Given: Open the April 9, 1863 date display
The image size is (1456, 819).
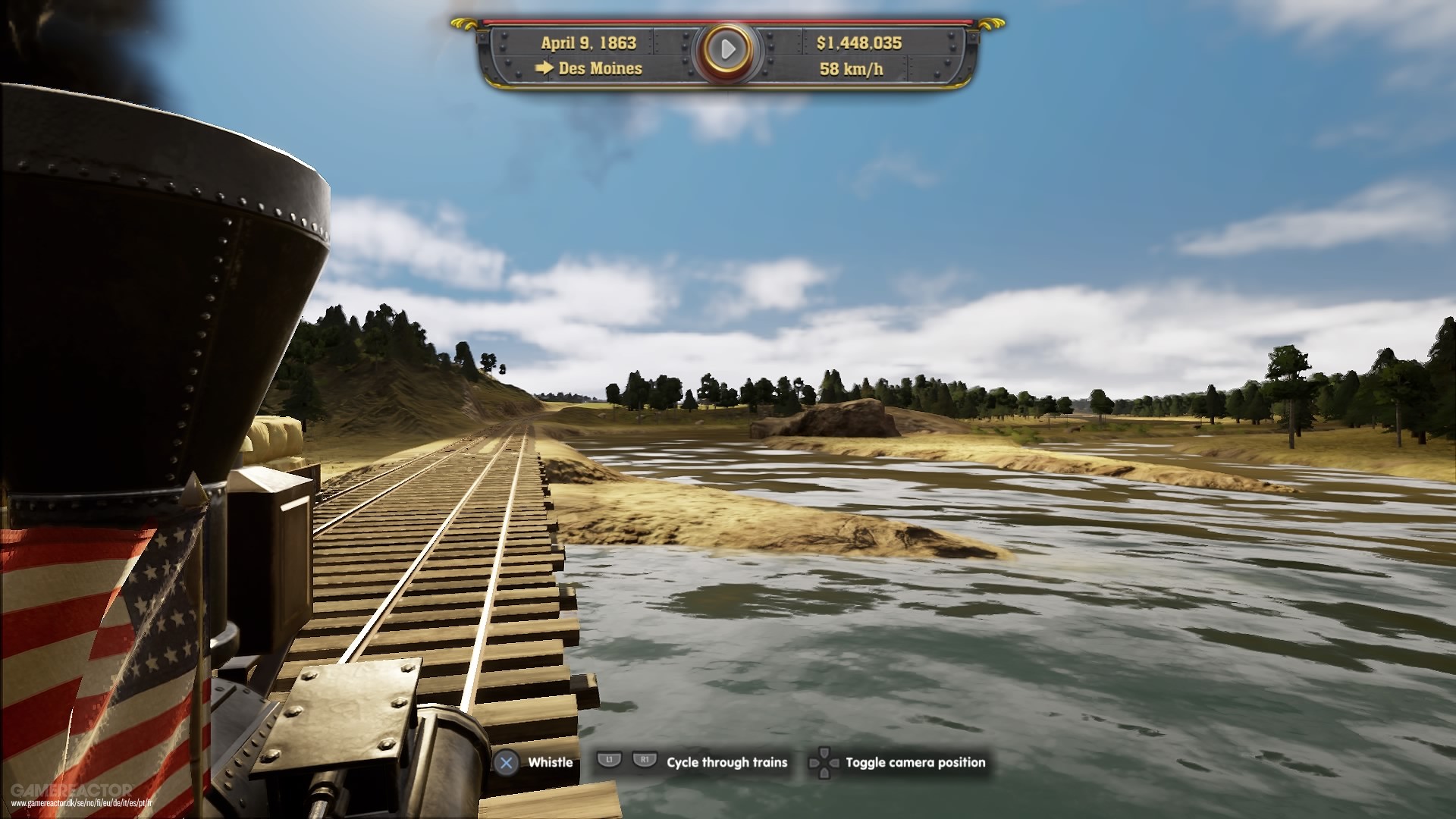Looking at the screenshot, I should [x=590, y=44].
